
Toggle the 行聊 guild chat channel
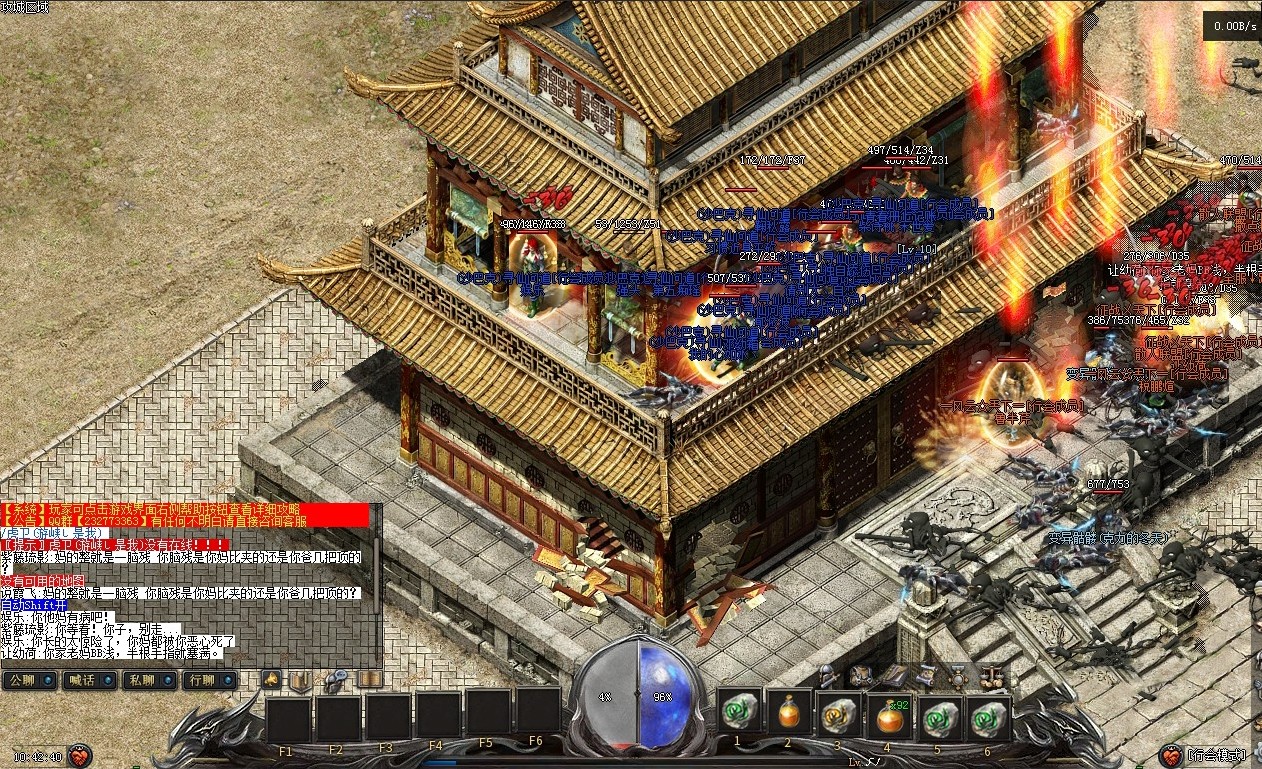[205, 680]
